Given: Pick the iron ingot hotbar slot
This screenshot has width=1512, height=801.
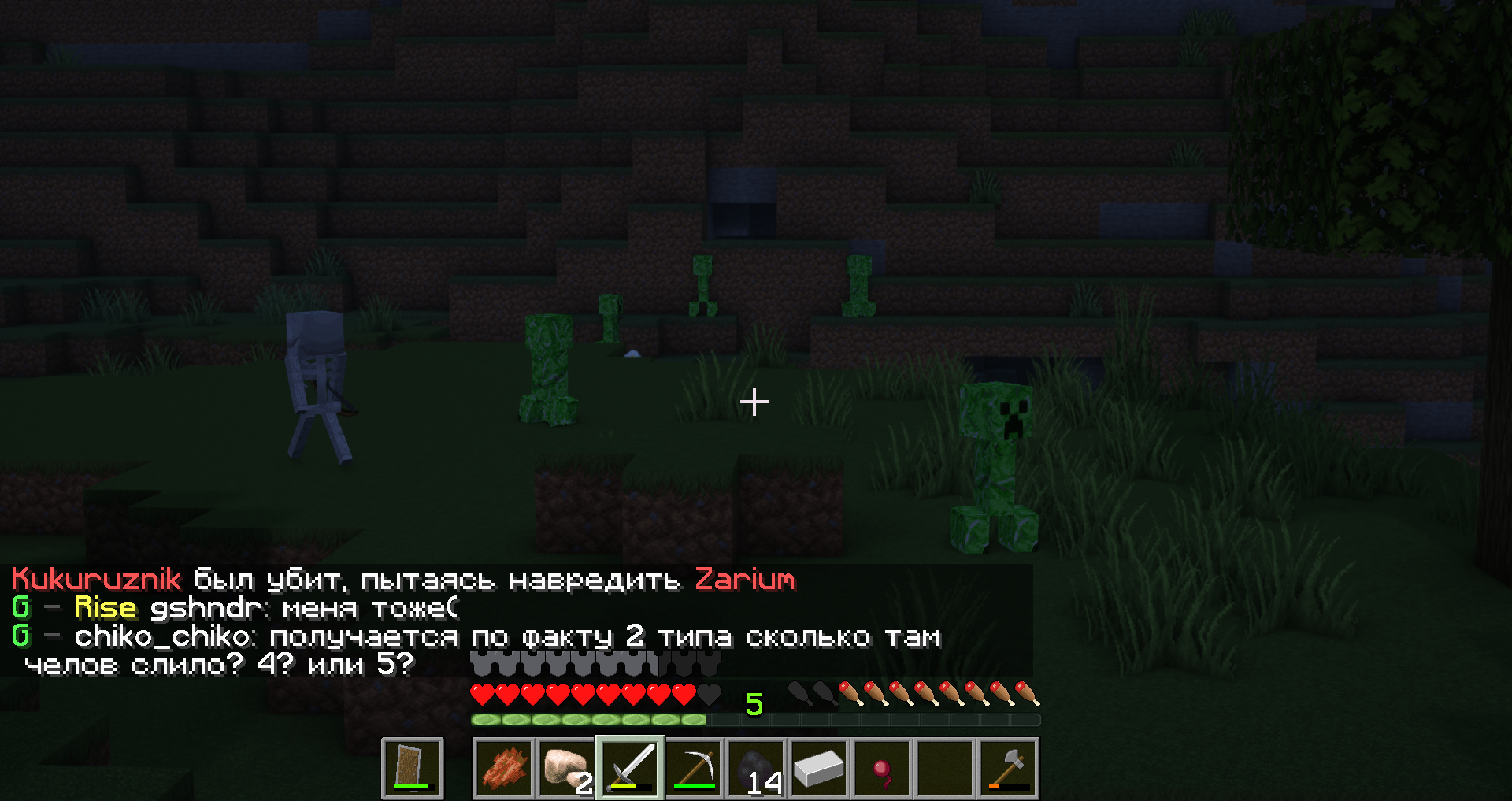Looking at the screenshot, I should click(819, 768).
